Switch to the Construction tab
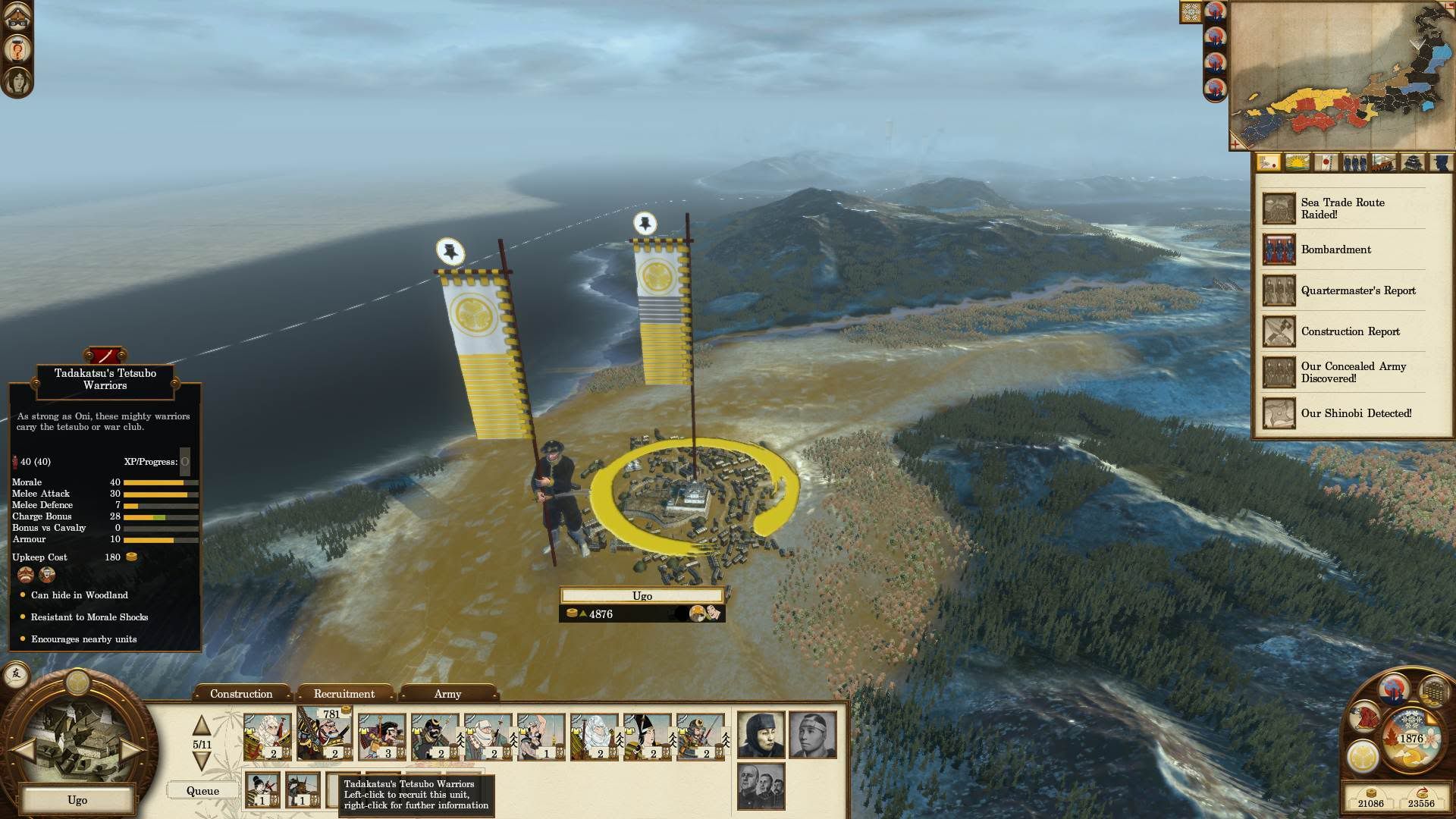1456x819 pixels. (x=241, y=694)
